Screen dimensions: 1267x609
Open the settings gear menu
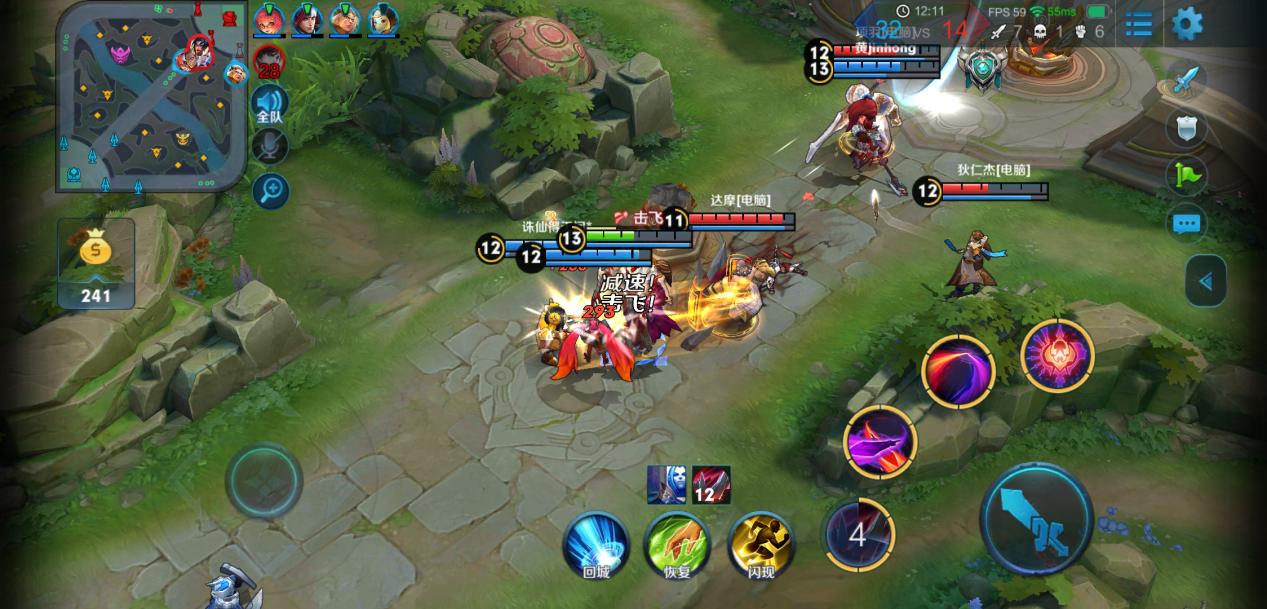1187,23
